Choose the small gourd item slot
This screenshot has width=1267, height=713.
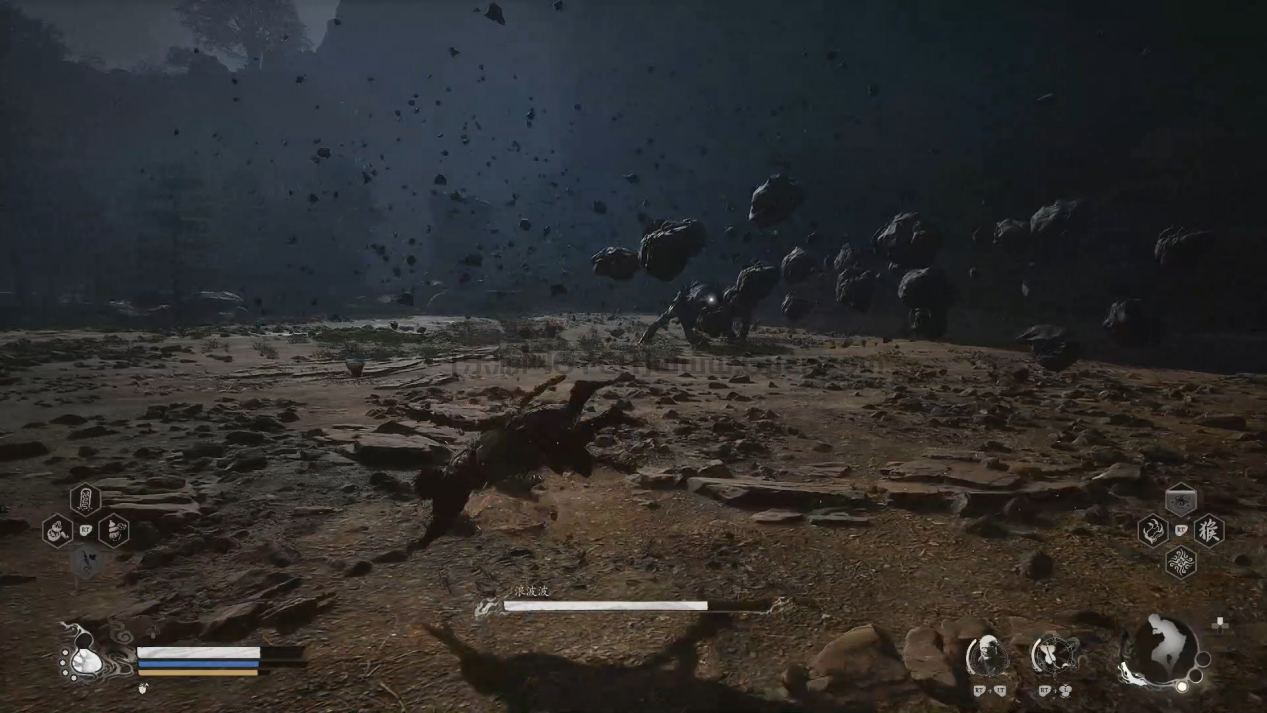coord(113,530)
